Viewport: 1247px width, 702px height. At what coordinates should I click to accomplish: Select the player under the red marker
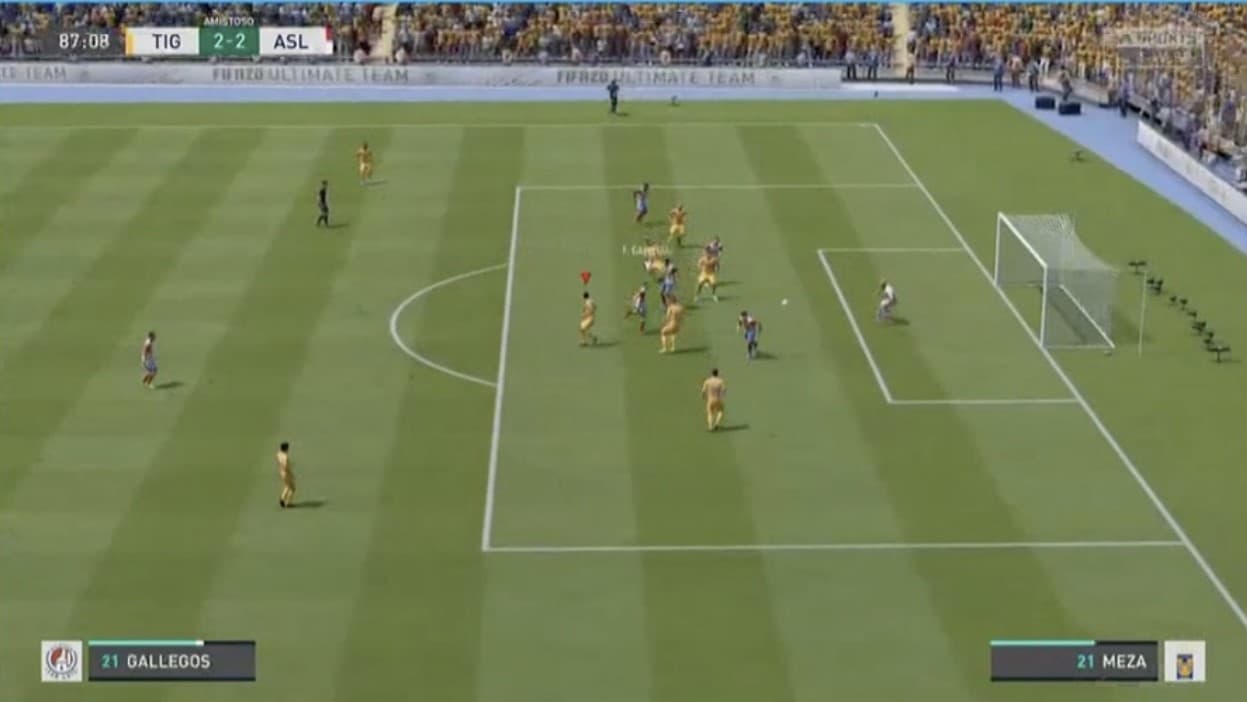coord(587,320)
